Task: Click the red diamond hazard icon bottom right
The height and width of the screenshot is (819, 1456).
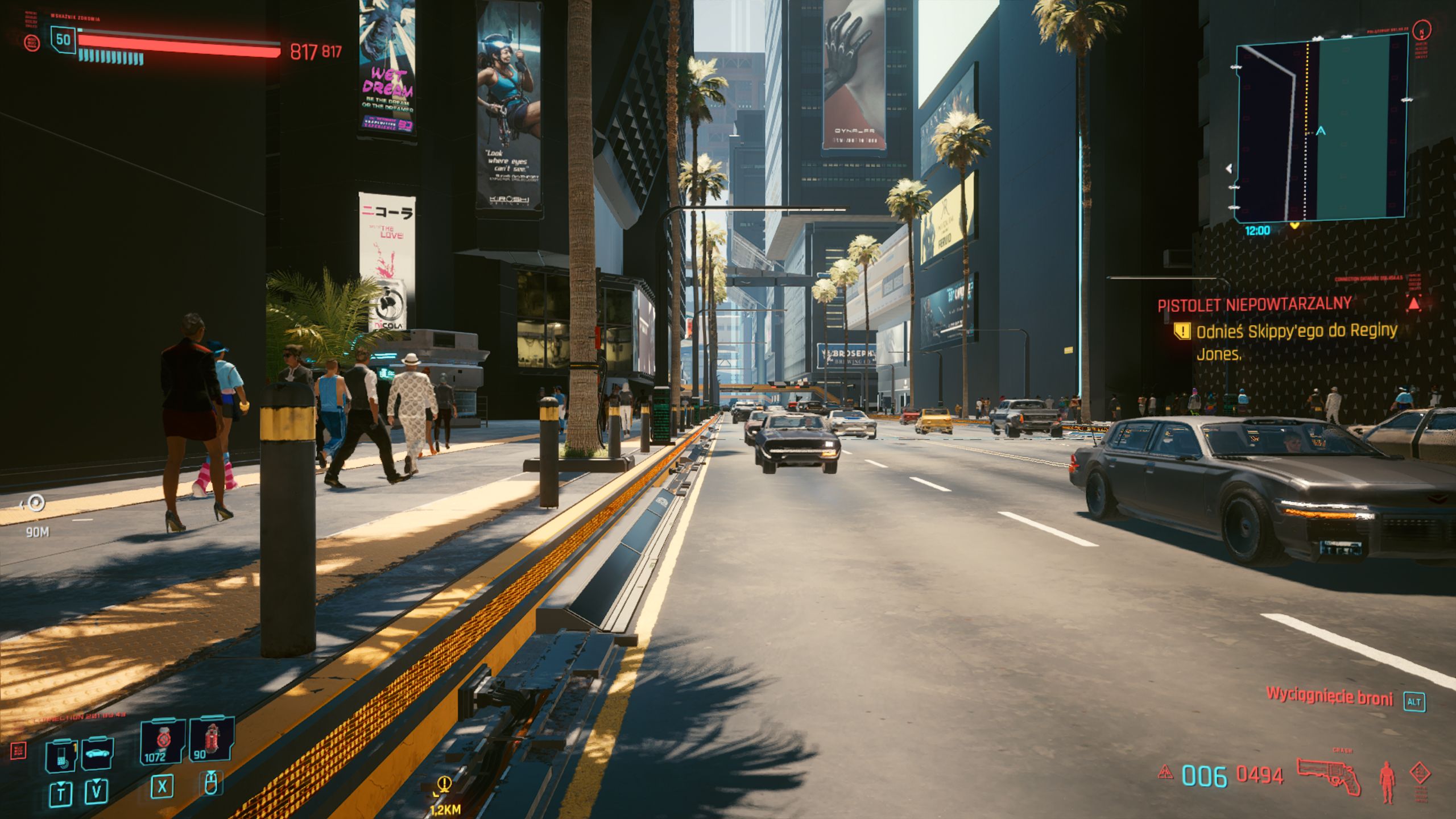Action: pyautogui.click(x=1421, y=772)
